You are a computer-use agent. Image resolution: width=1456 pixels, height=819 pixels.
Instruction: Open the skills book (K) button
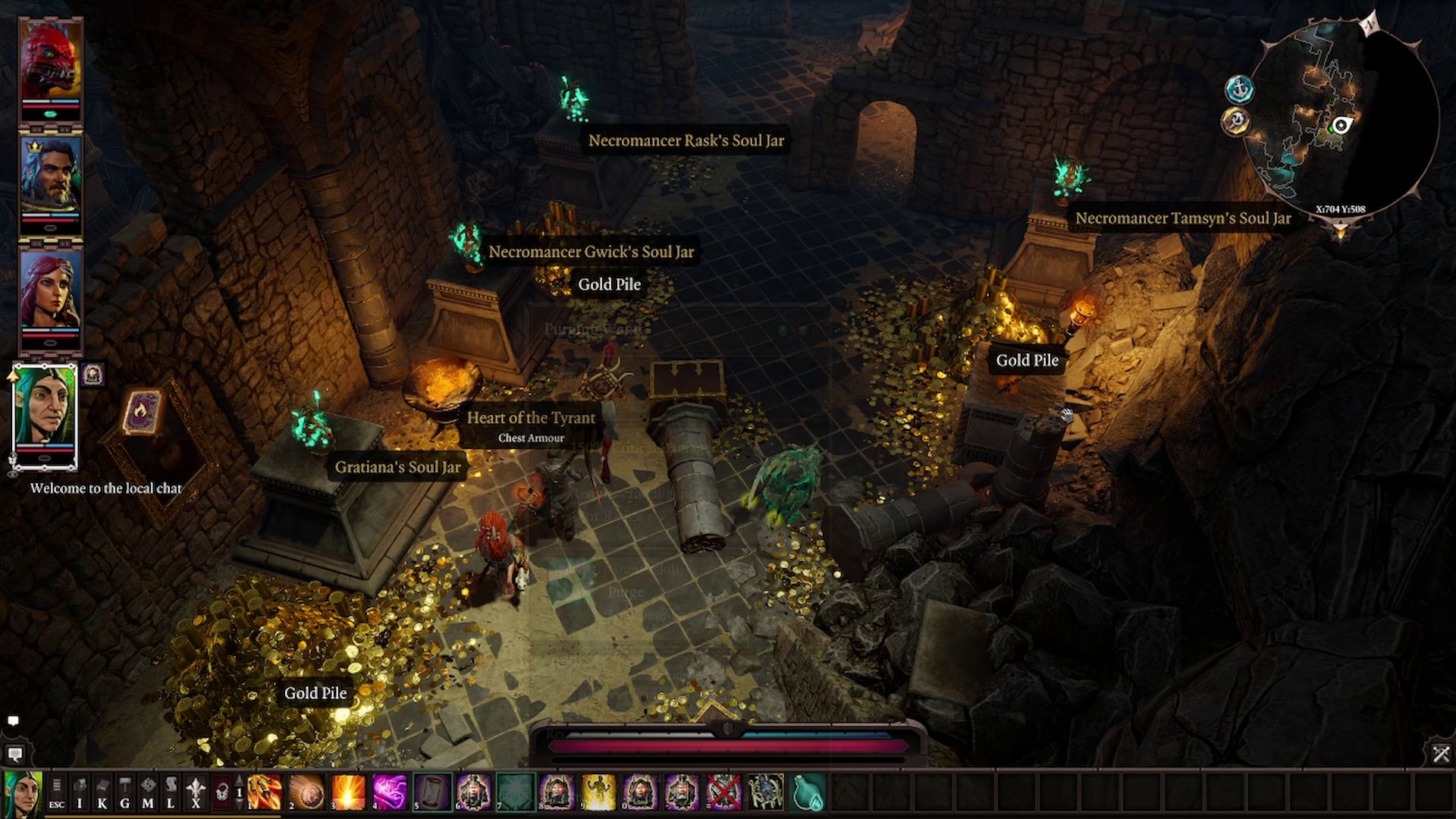pyautogui.click(x=102, y=793)
